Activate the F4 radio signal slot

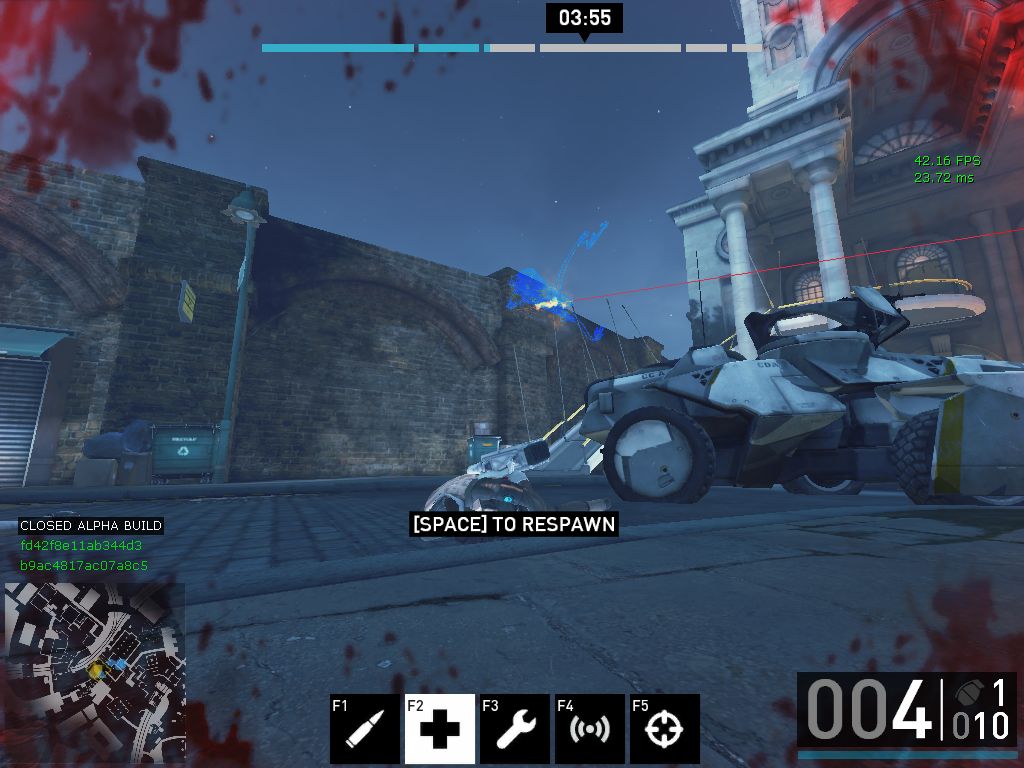(590, 729)
